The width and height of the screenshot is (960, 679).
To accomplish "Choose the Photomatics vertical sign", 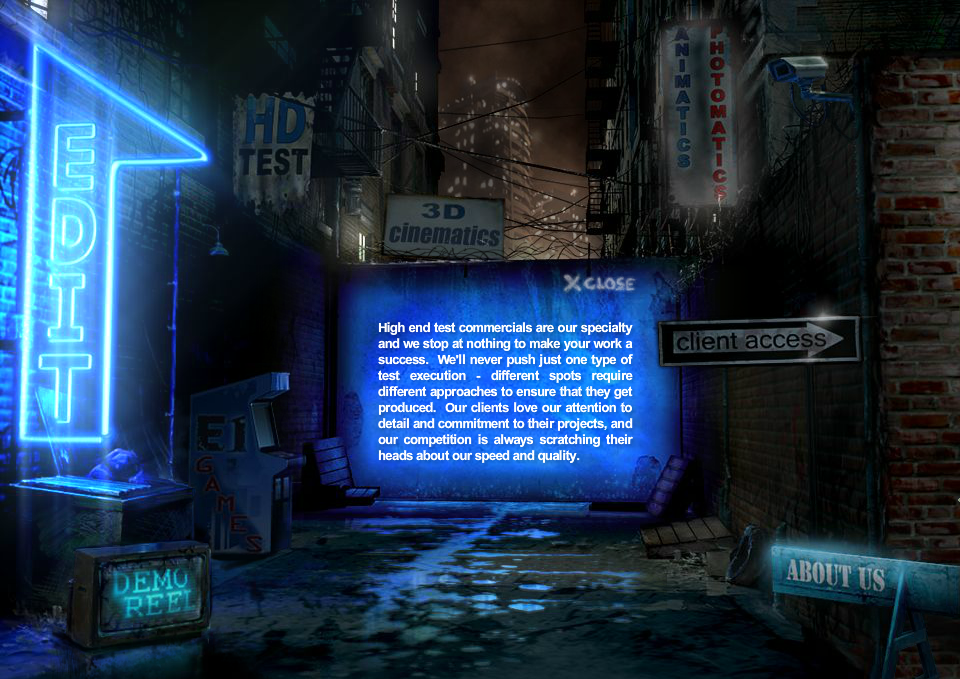I will point(717,110).
